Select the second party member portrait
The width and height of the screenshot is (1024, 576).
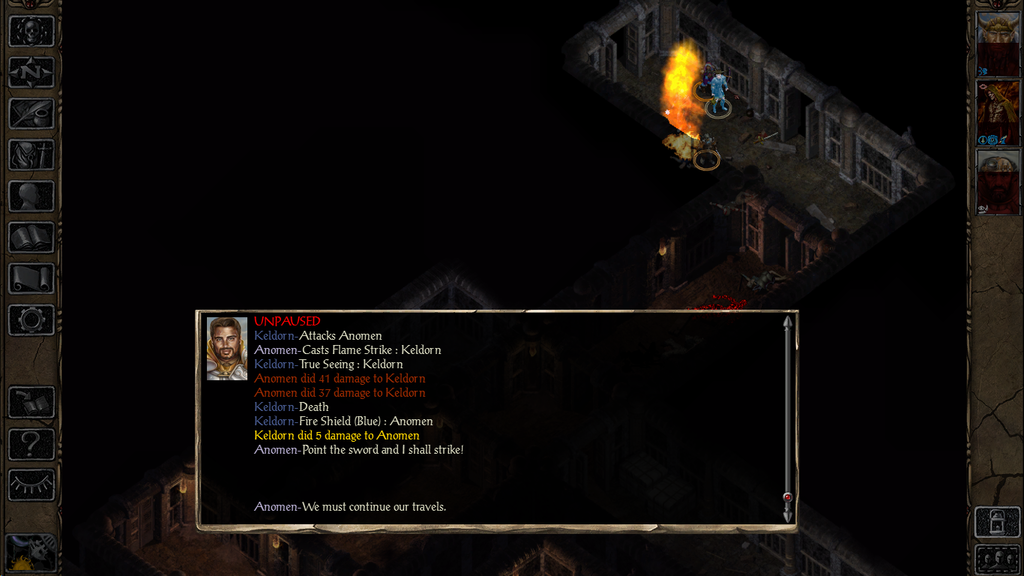coord(997,112)
